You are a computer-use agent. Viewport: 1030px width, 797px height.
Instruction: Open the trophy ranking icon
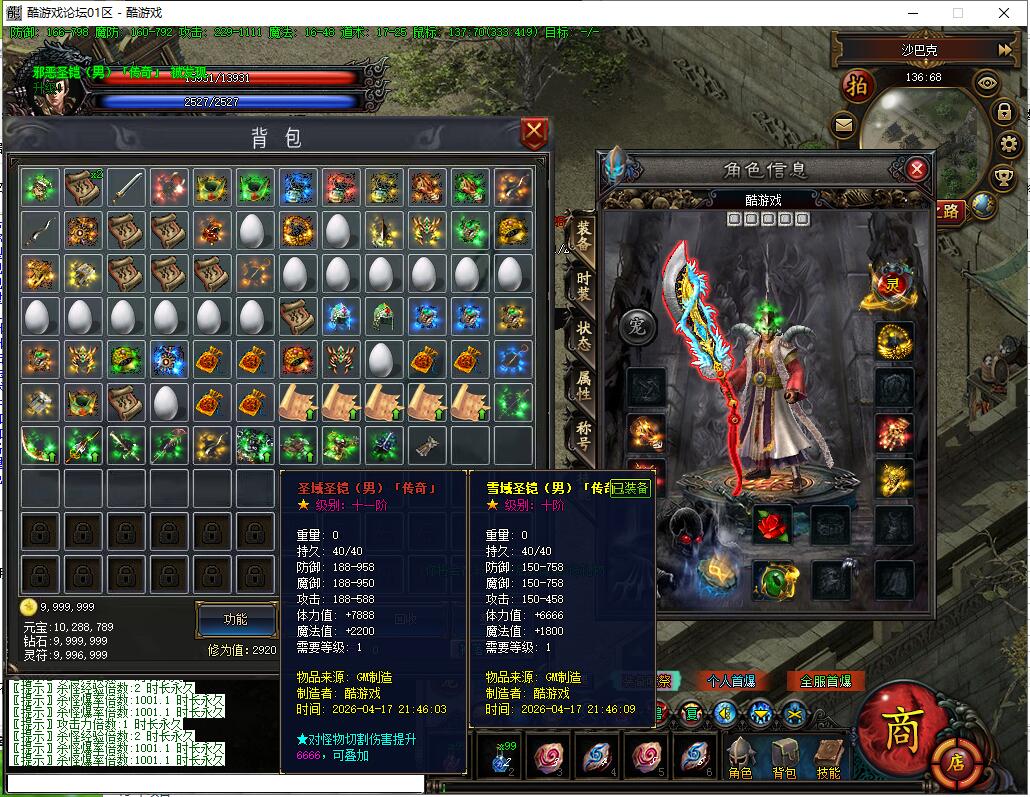coord(1004,178)
